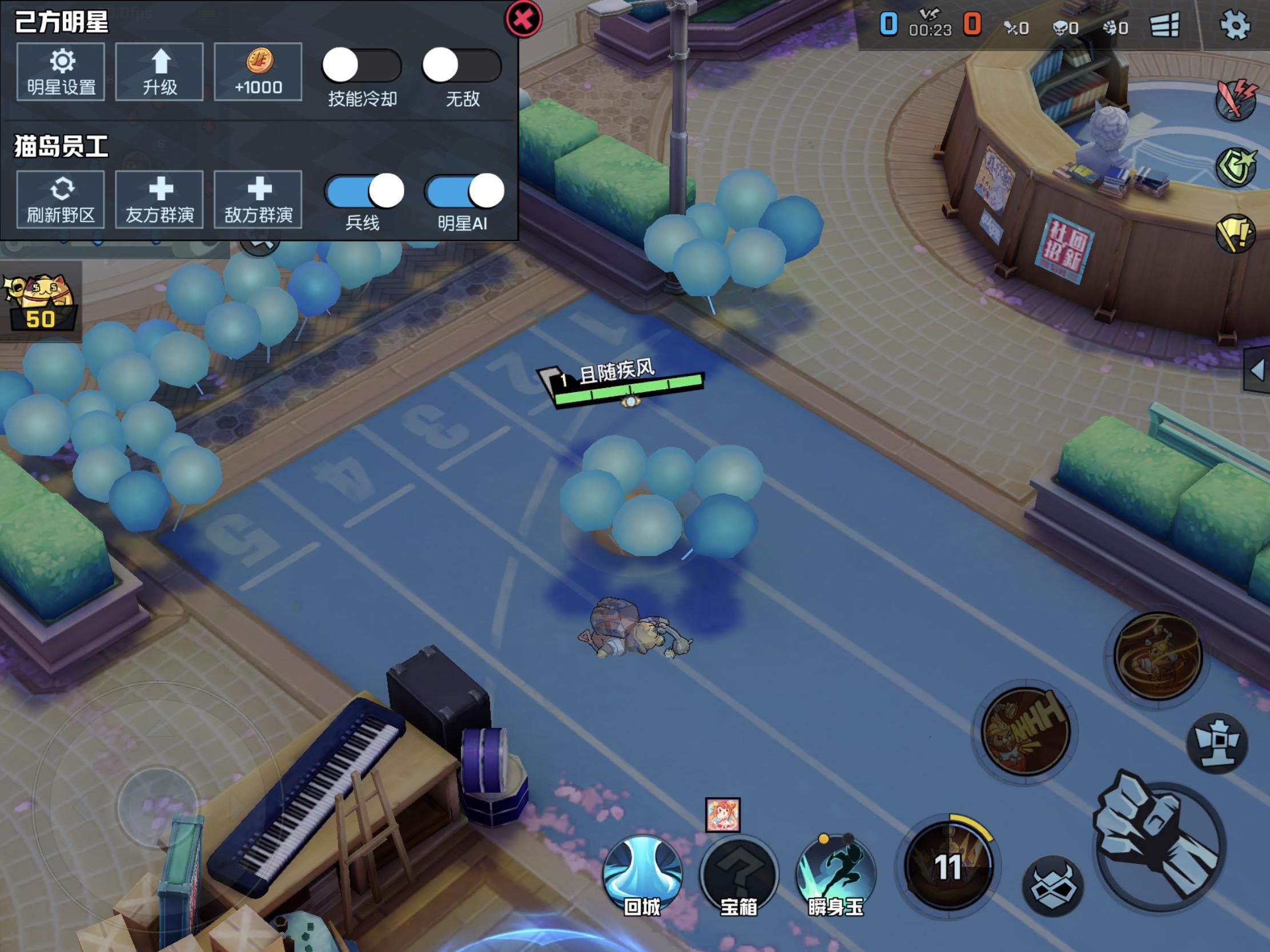This screenshot has width=1270, height=952.
Task: Enable the 无敌 invincible toggle
Action: click(461, 66)
